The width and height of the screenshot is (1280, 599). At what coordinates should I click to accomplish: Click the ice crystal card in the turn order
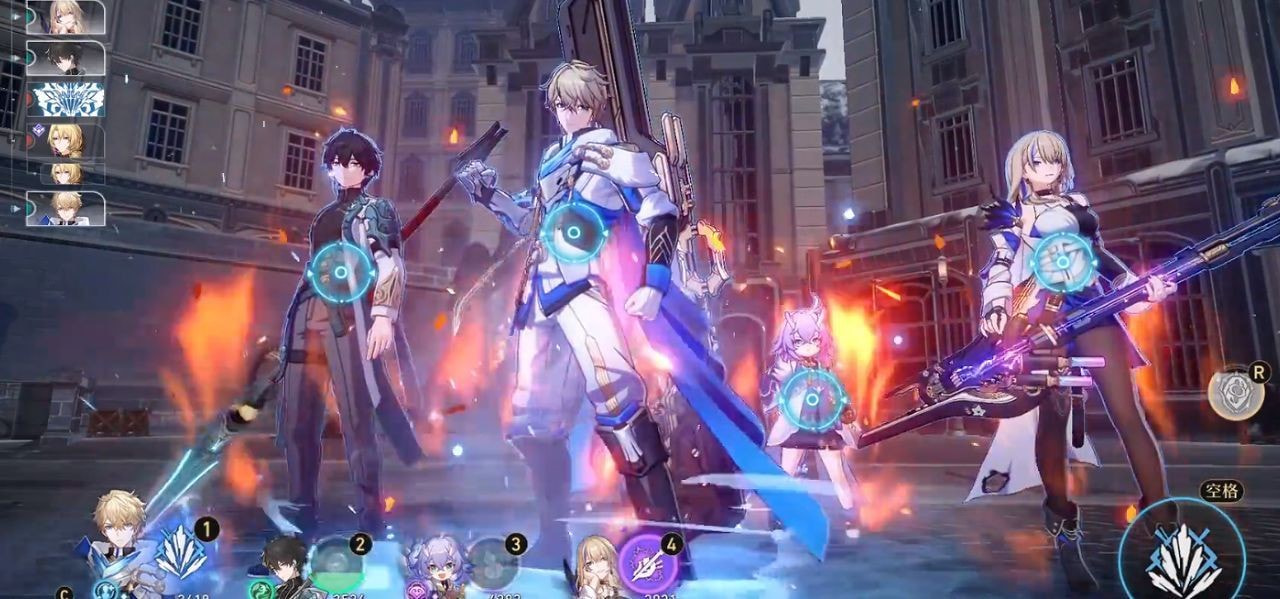click(66, 99)
